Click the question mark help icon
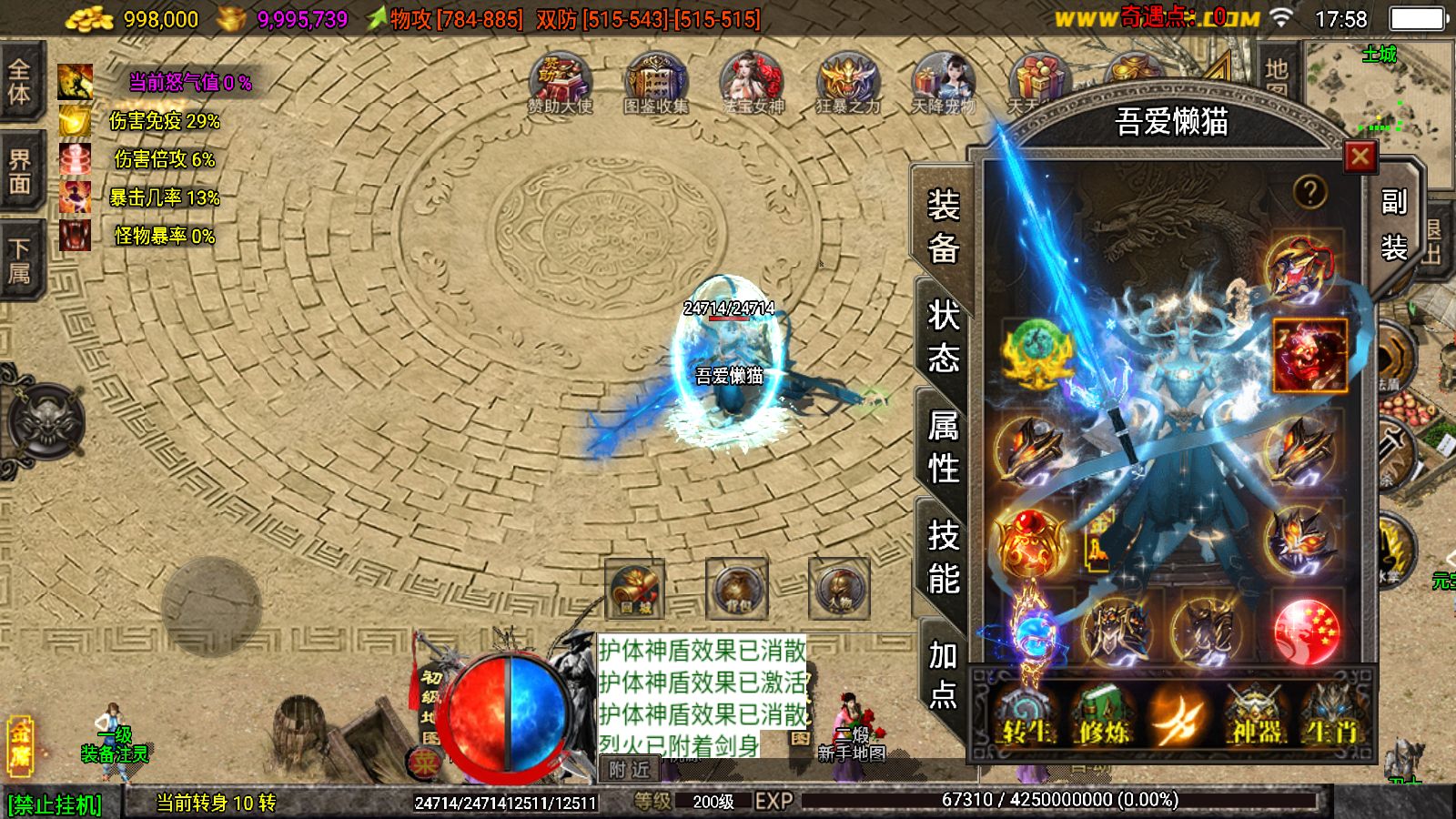The width and height of the screenshot is (1456, 819). click(1309, 192)
